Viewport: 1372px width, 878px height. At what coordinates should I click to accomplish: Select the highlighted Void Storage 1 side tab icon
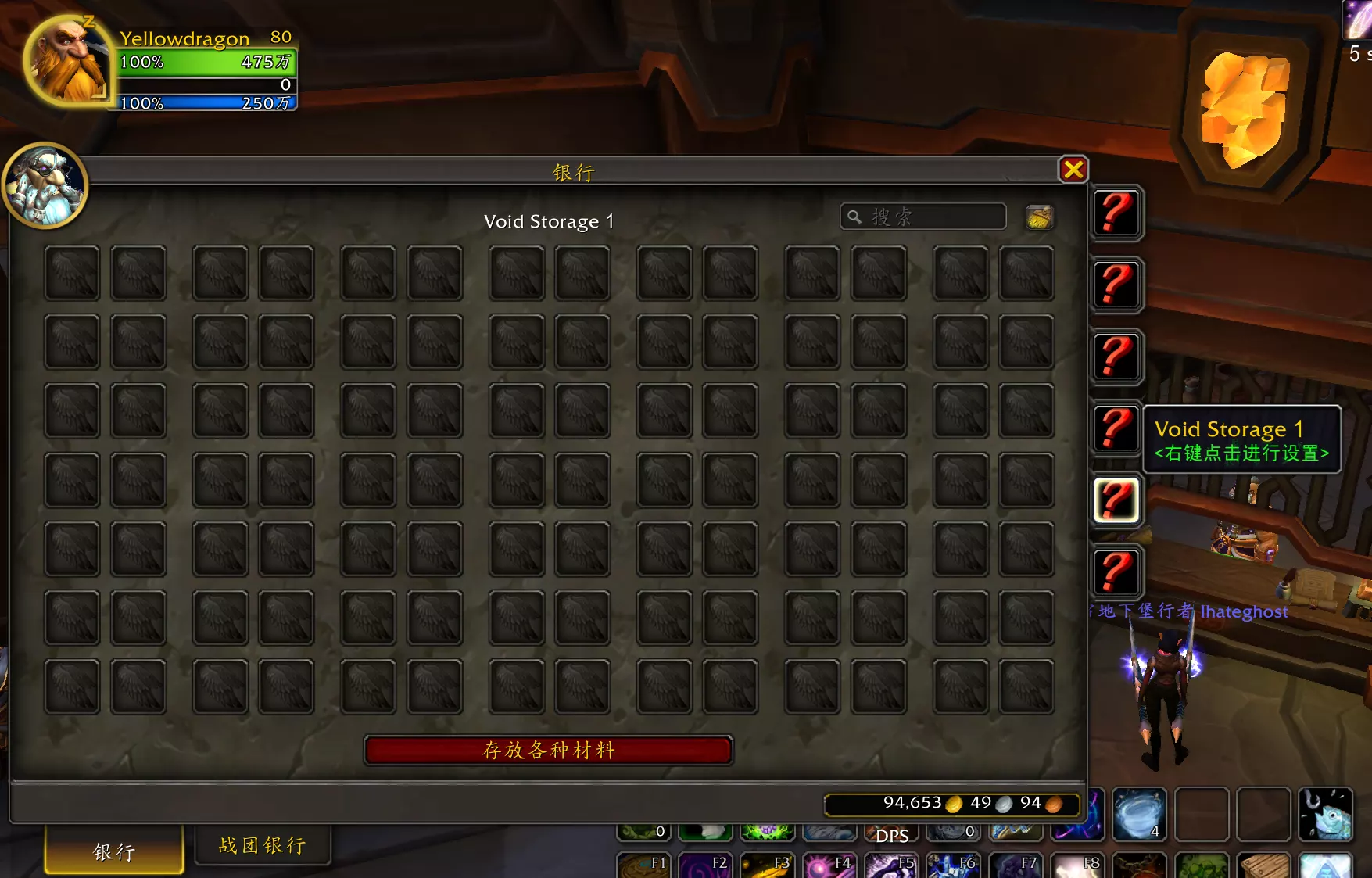(x=1116, y=500)
